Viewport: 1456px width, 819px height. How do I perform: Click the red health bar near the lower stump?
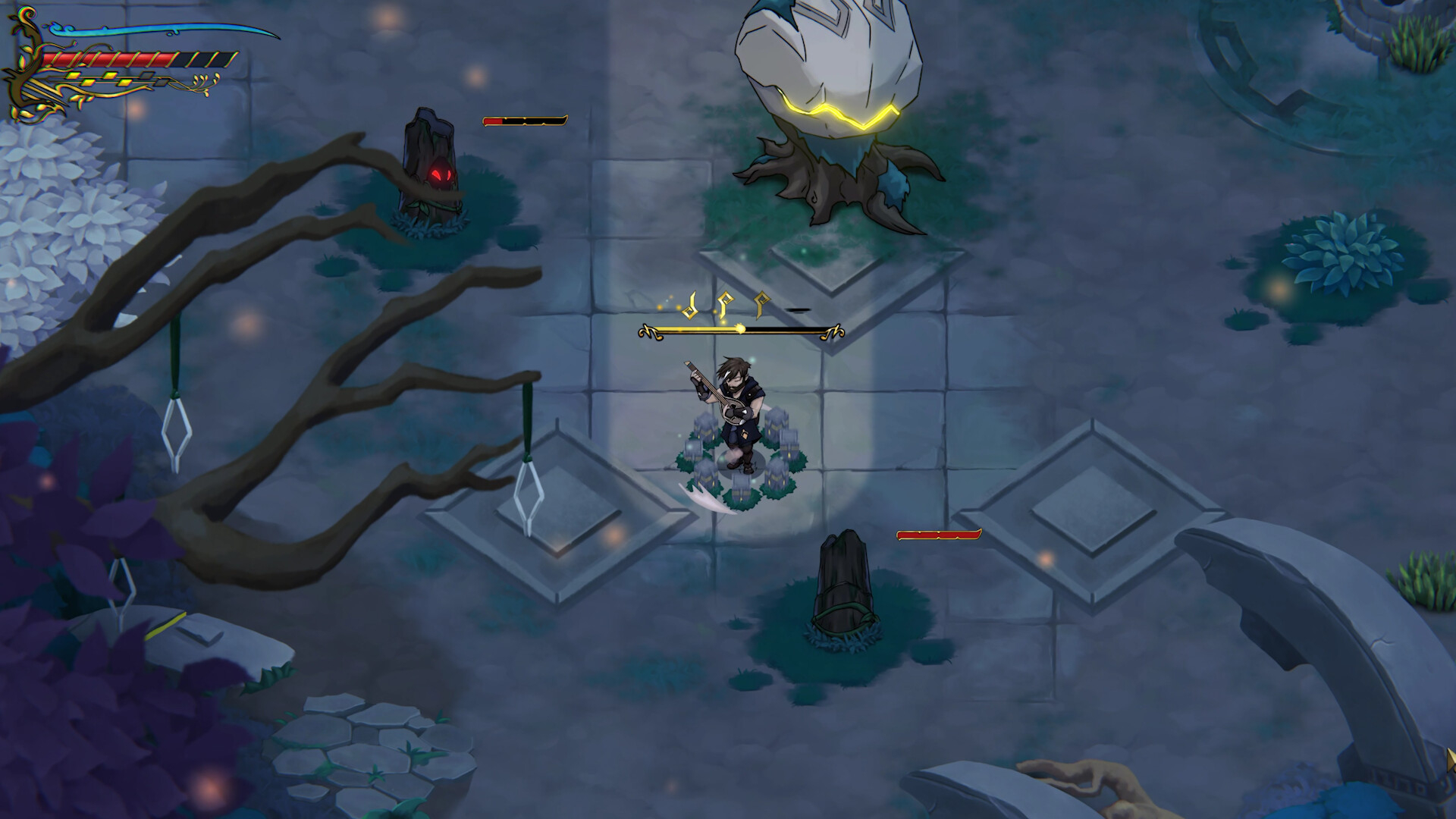click(939, 535)
